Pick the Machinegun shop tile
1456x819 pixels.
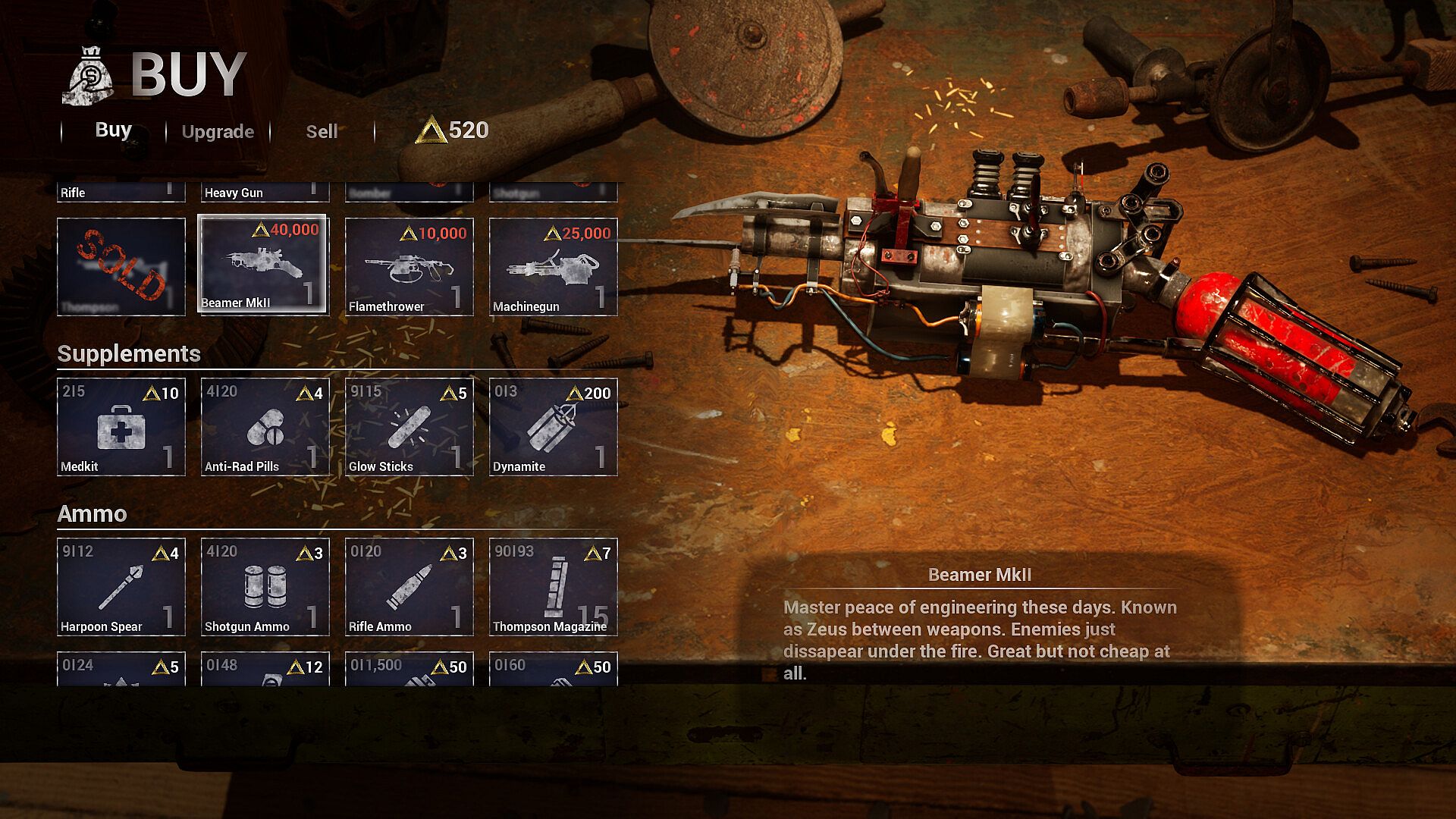tap(553, 267)
